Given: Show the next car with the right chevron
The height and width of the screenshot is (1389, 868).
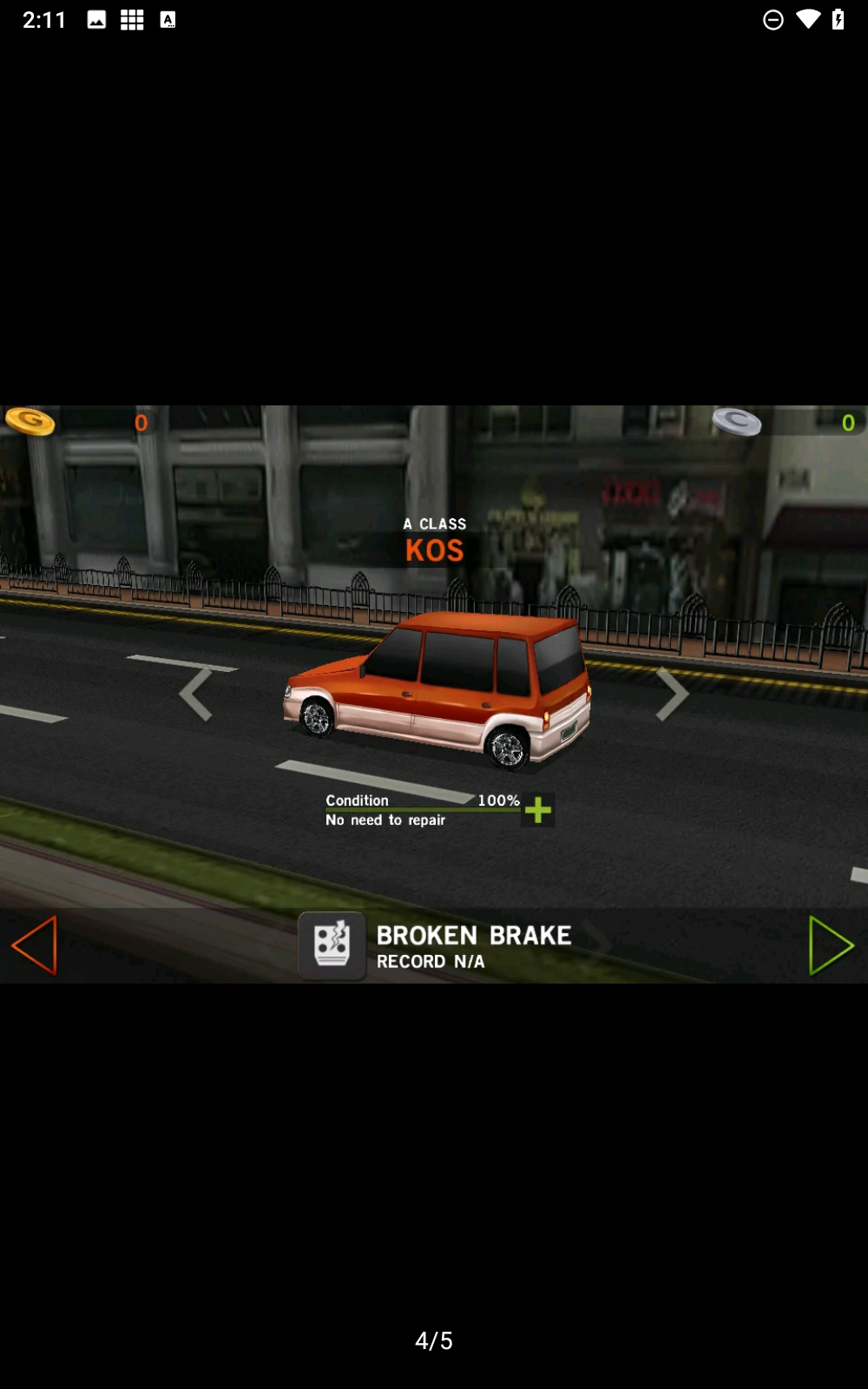Looking at the screenshot, I should [672, 694].
